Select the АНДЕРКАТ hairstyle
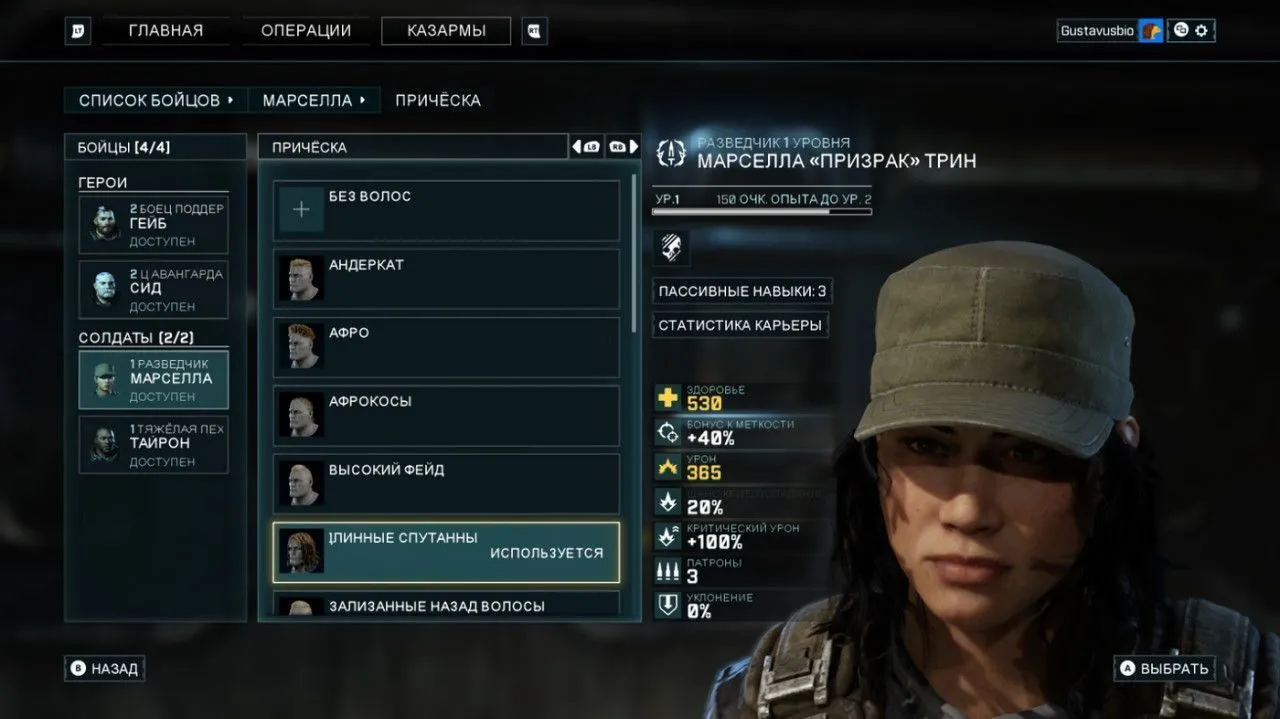This screenshot has height=719, width=1280. [x=446, y=279]
